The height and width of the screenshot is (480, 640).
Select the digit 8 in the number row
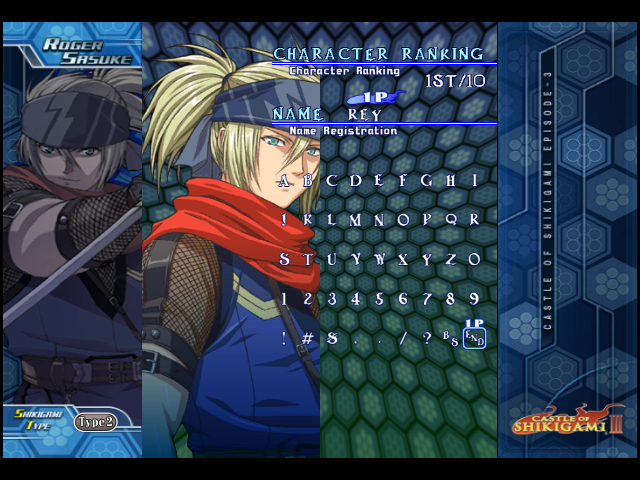(x=451, y=298)
